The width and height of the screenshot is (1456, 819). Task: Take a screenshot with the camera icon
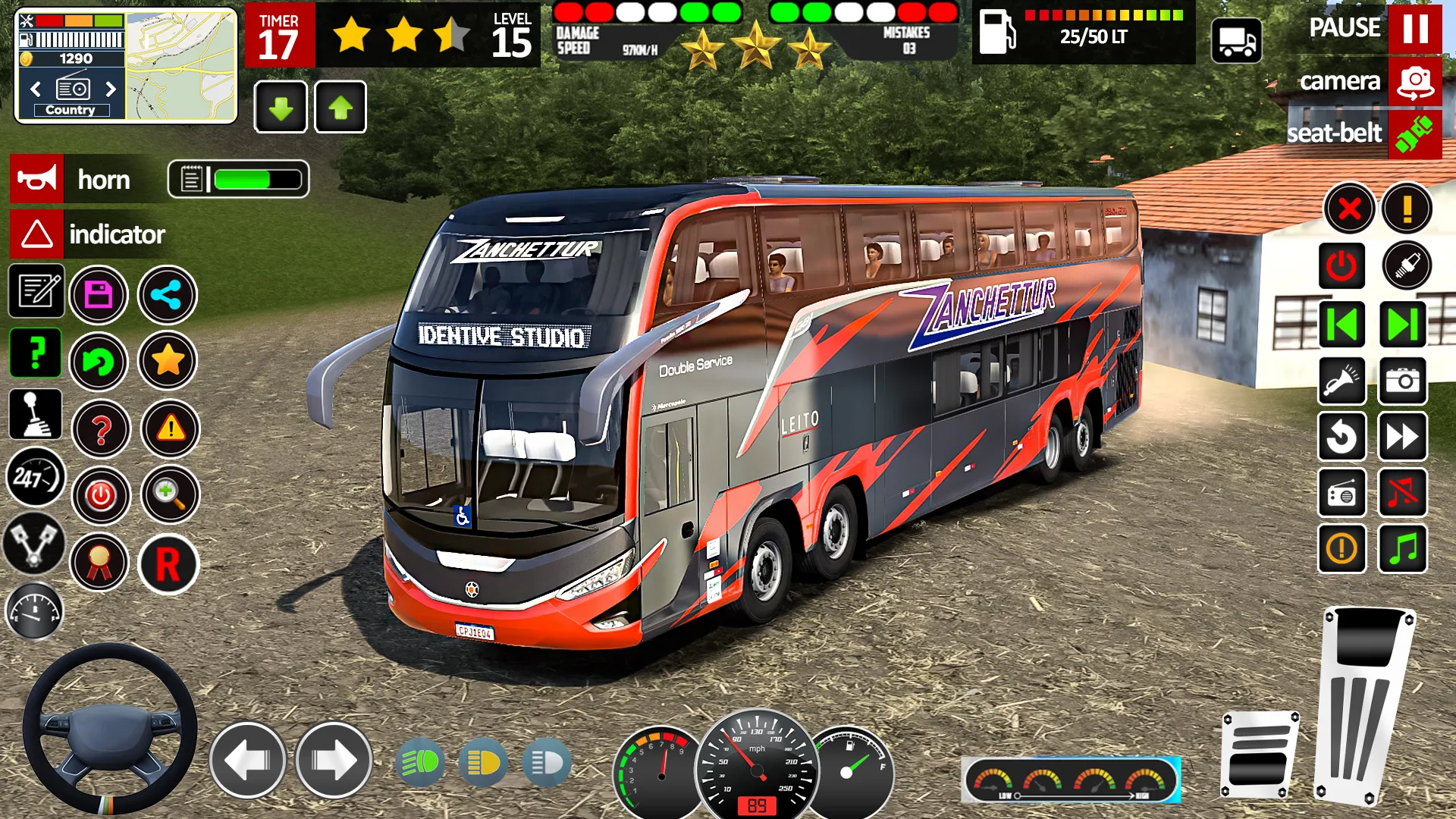tap(1402, 381)
